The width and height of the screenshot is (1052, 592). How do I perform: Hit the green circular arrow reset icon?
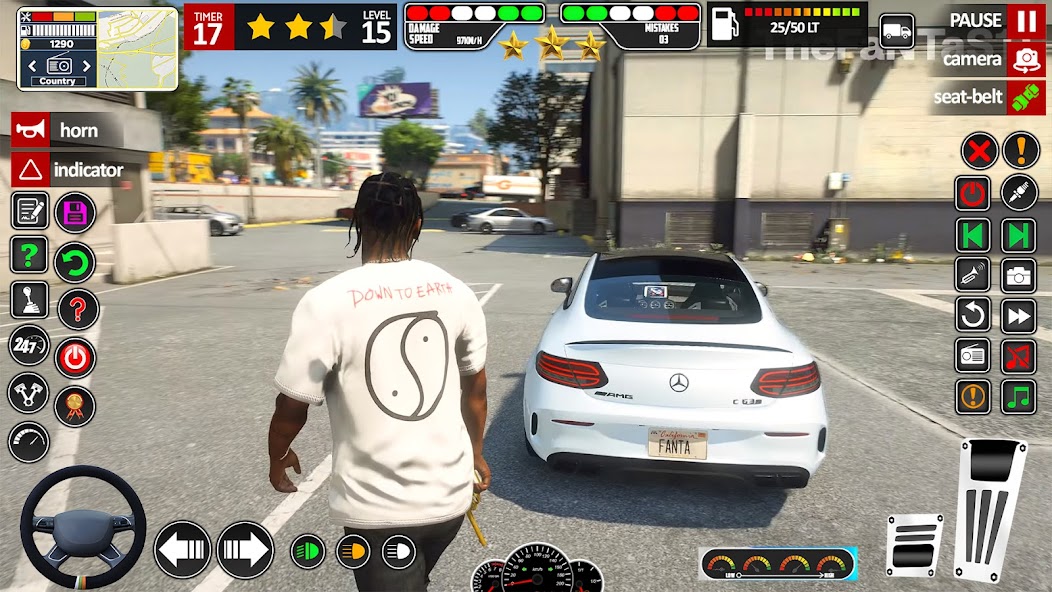(75, 263)
